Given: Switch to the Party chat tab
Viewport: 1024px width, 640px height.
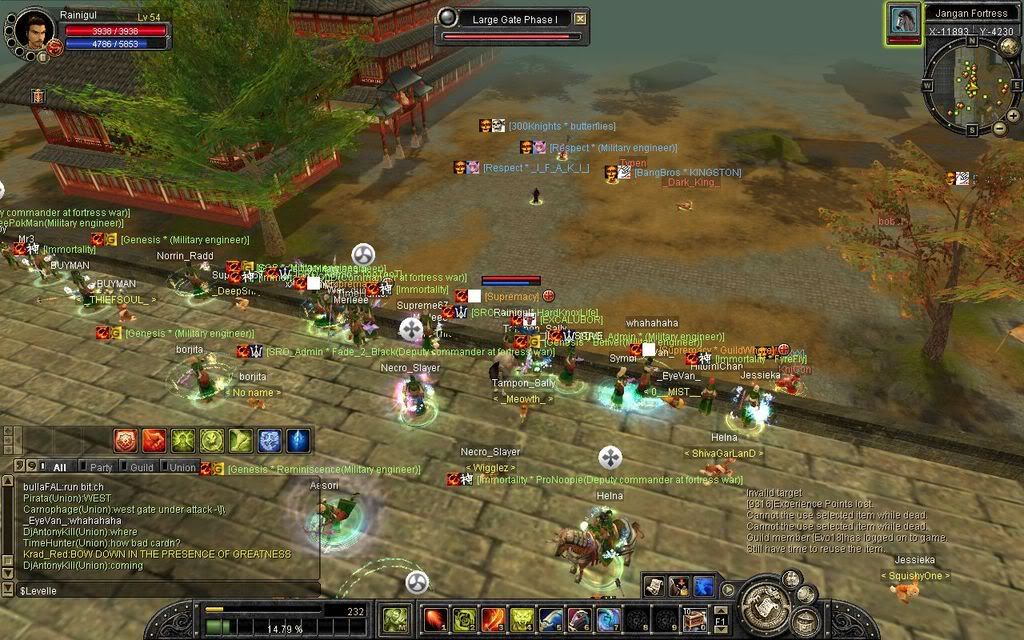Looking at the screenshot, I should point(101,467).
